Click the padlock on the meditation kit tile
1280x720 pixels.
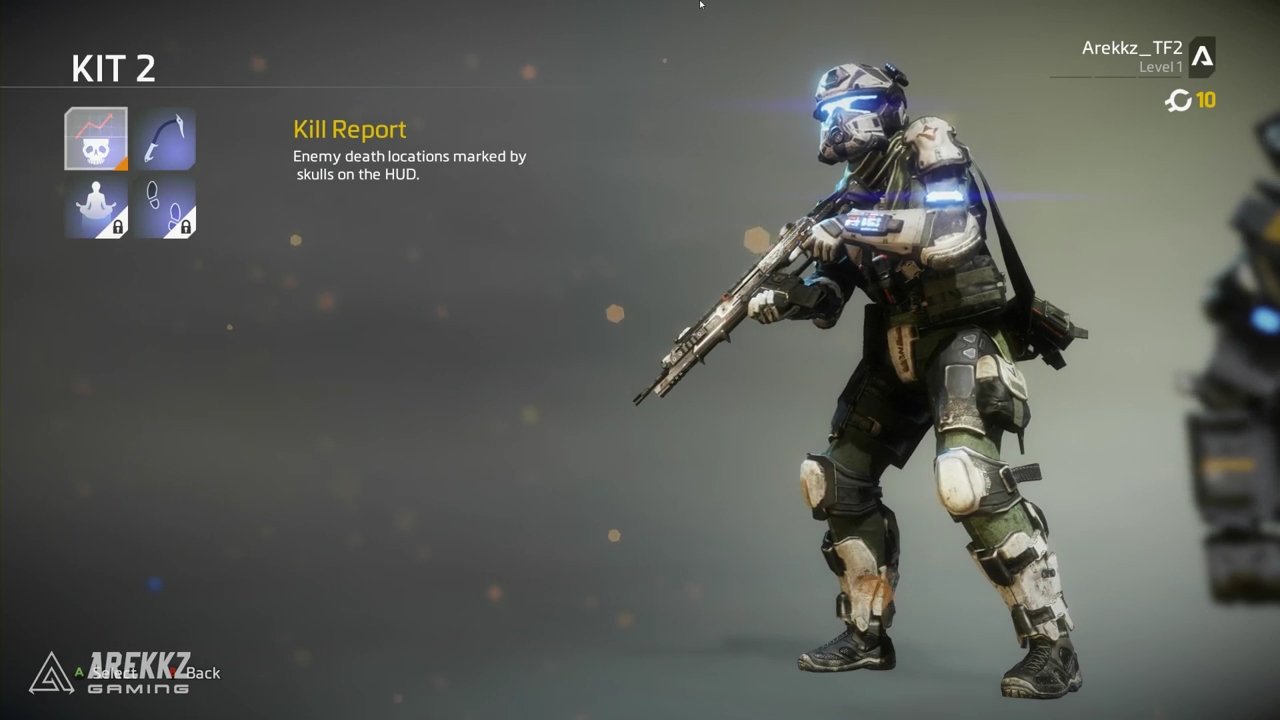coord(117,228)
